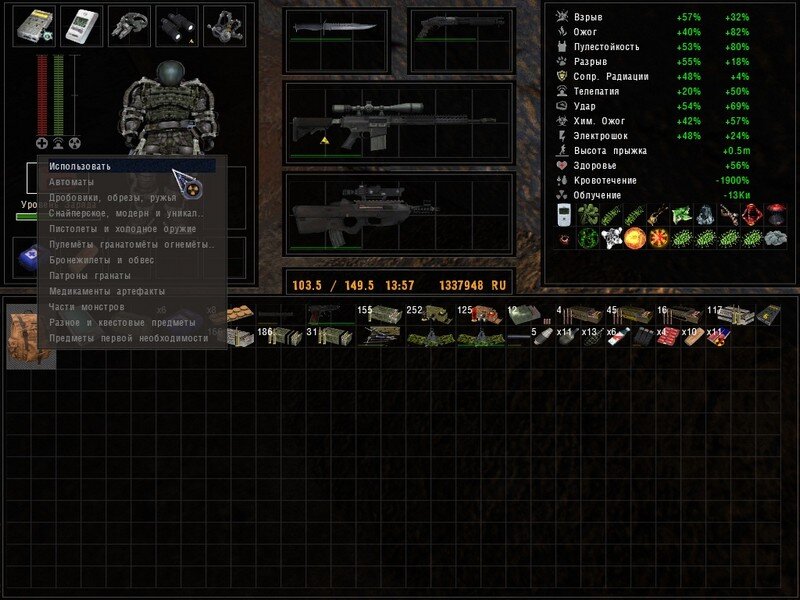Choose "Бронежилеты и обвес" menu item
This screenshot has width=800, height=600.
(102, 260)
